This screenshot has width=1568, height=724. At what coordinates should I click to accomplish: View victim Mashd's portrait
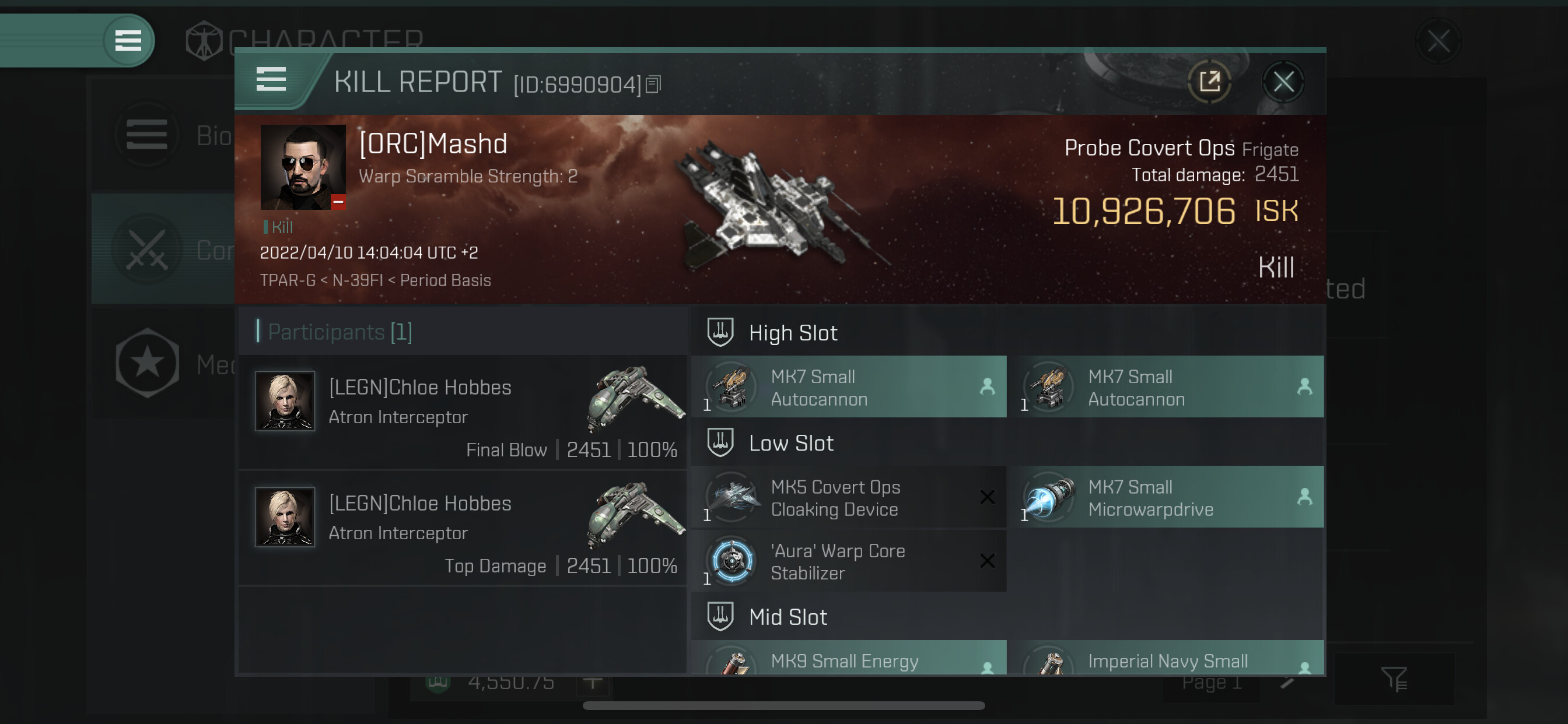pyautogui.click(x=303, y=167)
